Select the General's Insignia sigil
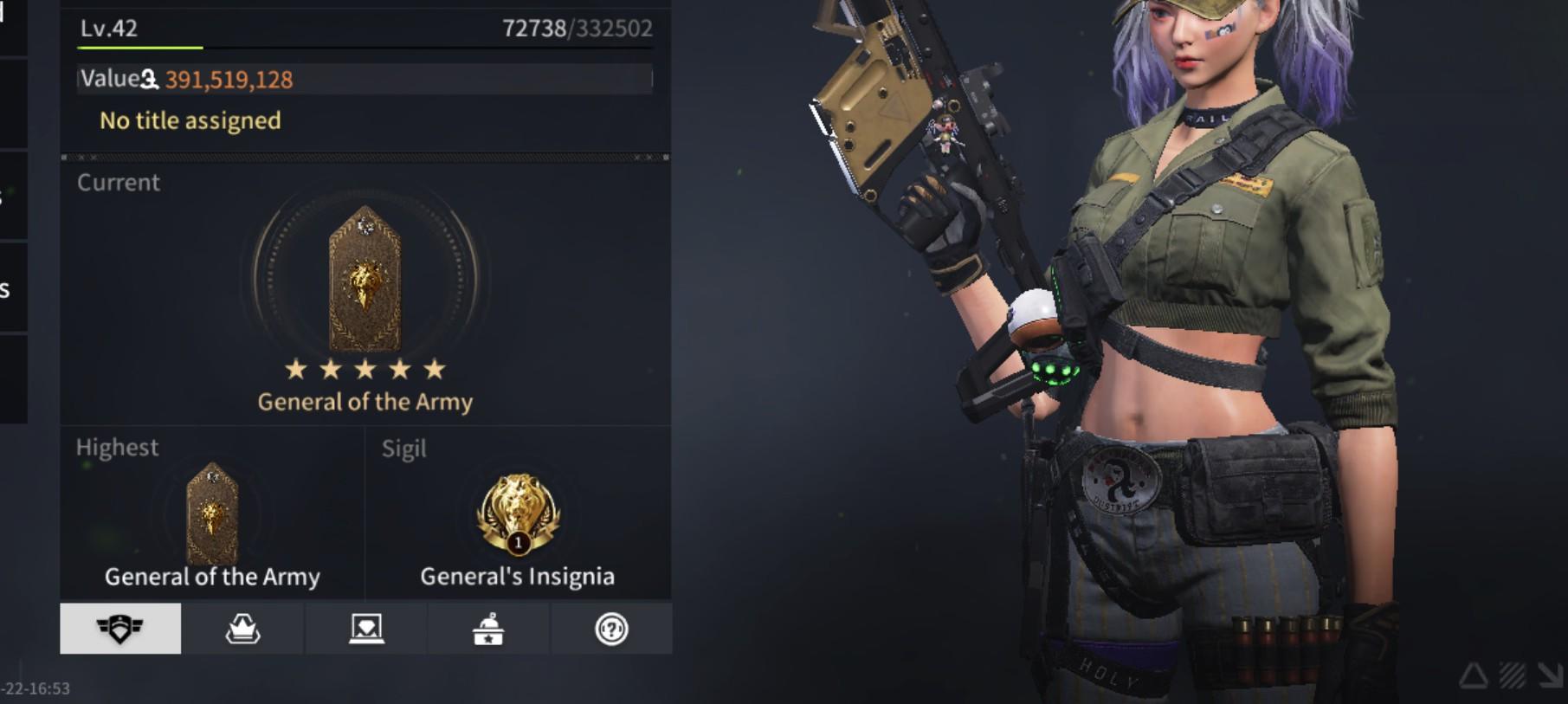 coord(518,514)
